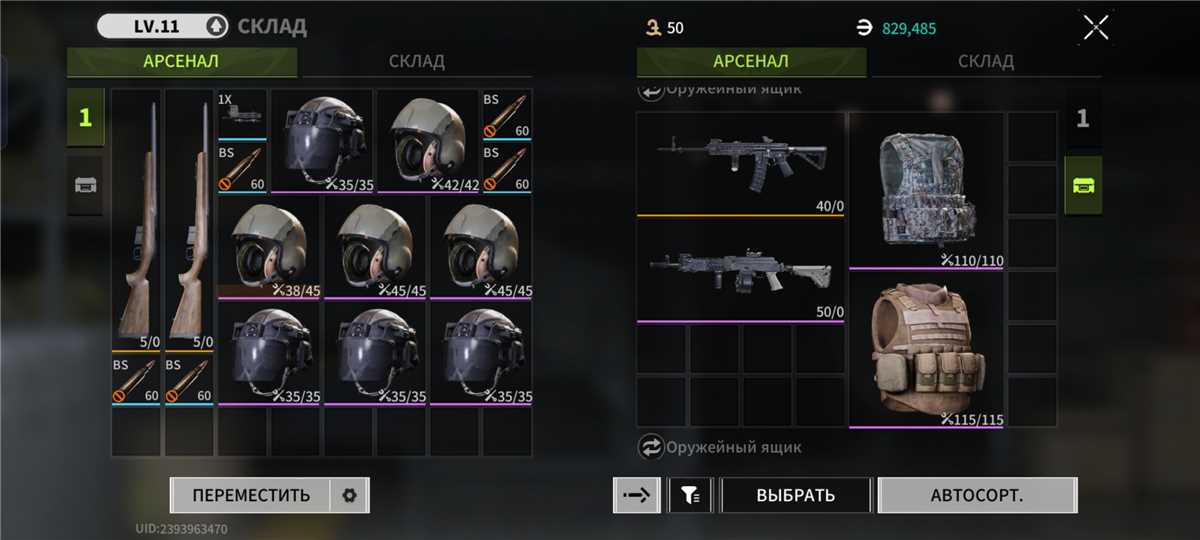
Task: Click the arrow transfer button
Action: click(x=636, y=495)
